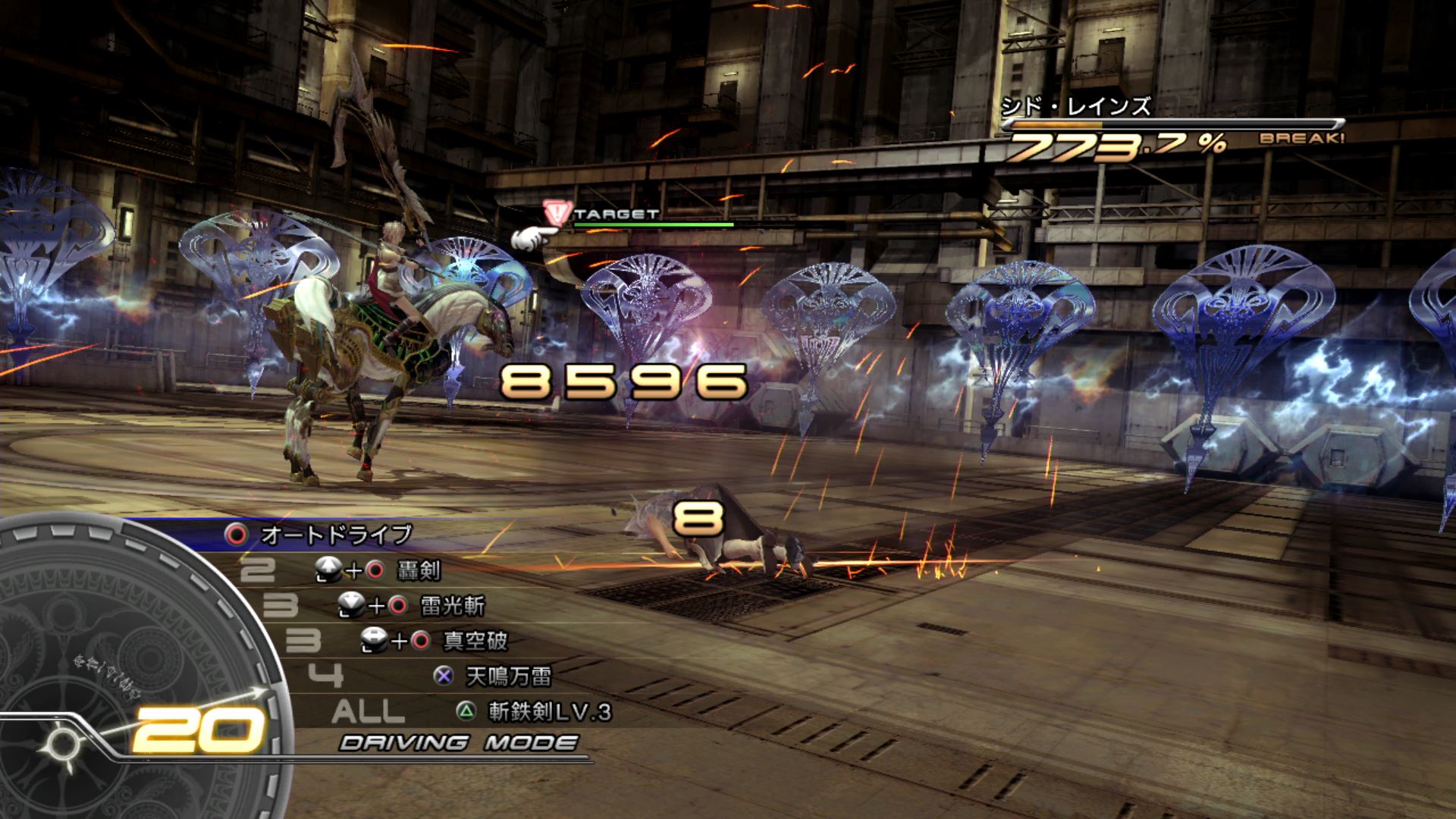The width and height of the screenshot is (1456, 819).
Task: Activate the 雷光斬 command
Action: tap(452, 606)
